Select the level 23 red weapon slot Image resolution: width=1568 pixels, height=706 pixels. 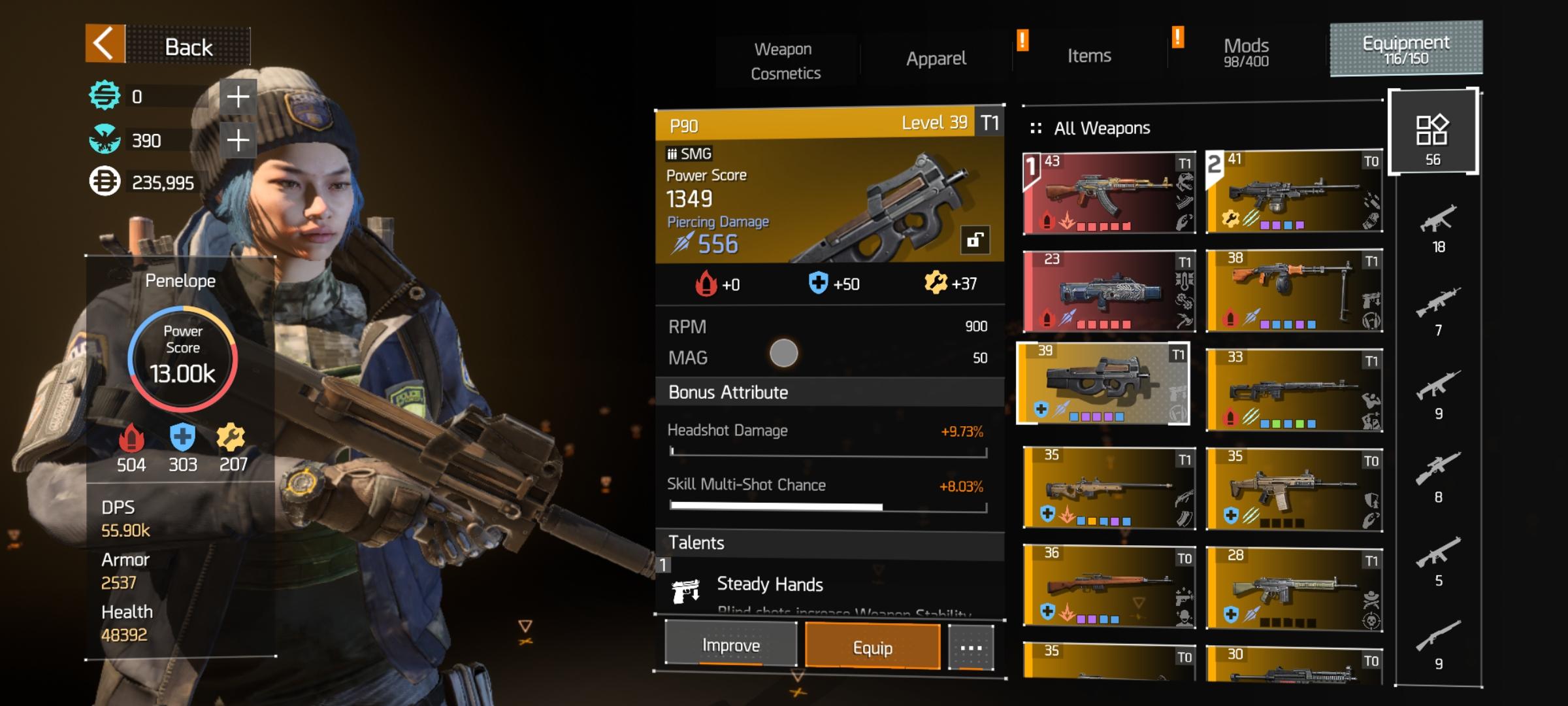point(1109,291)
